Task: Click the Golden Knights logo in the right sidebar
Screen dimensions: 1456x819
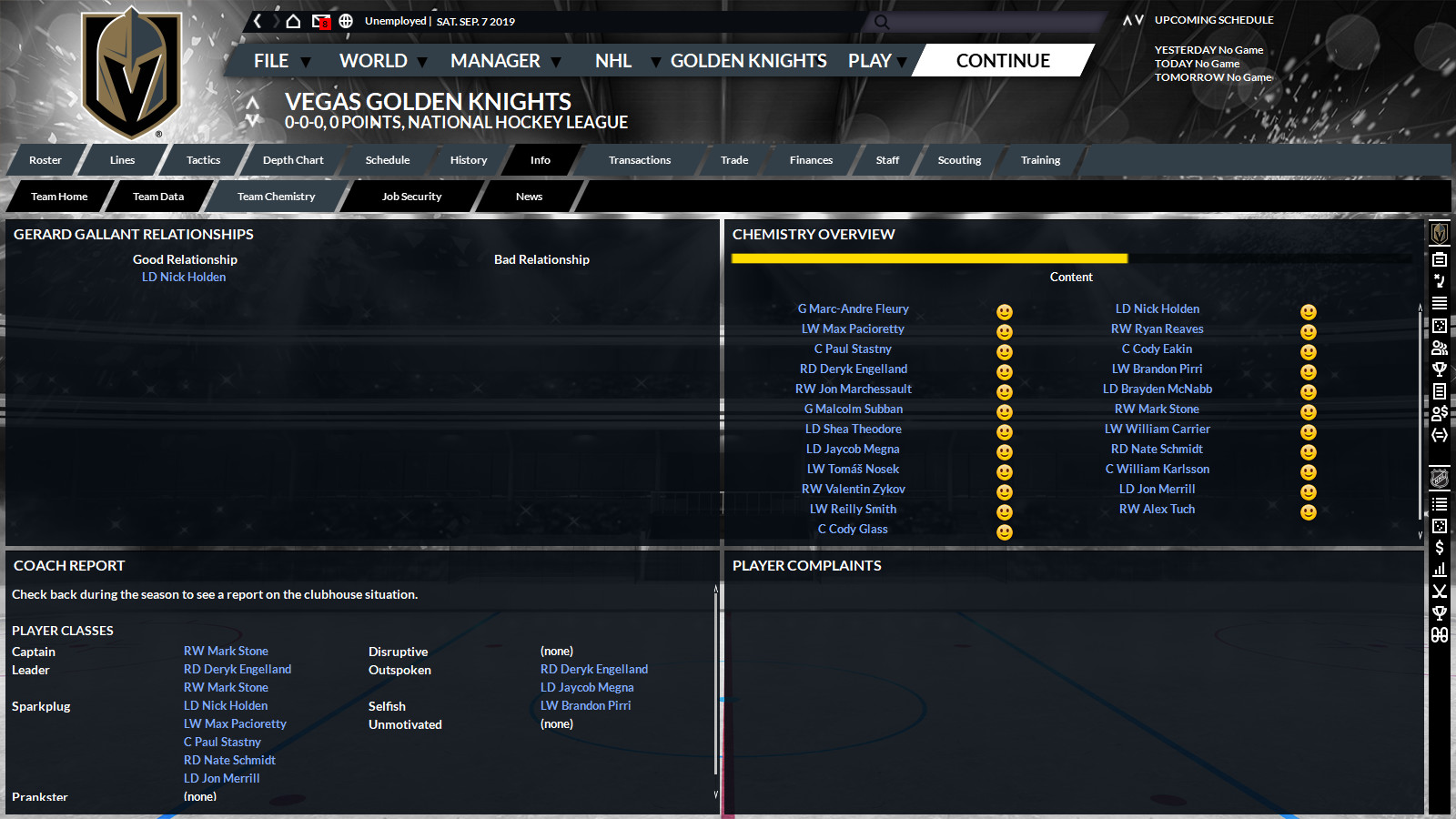Action: click(x=1441, y=236)
